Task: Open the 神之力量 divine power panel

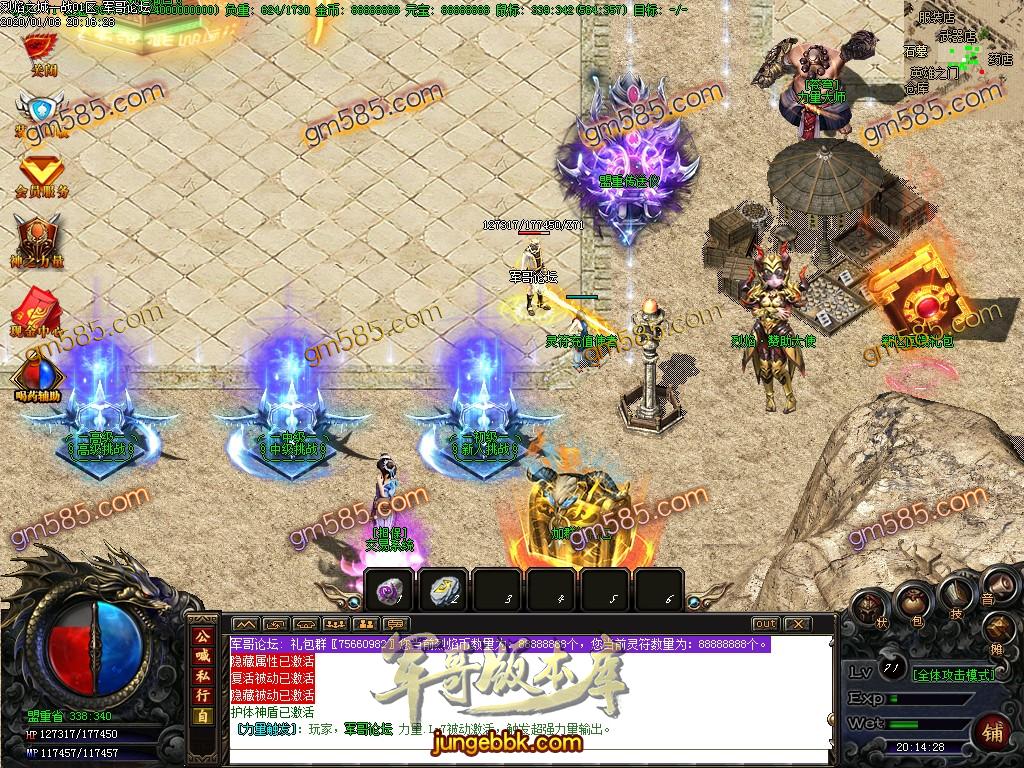Action: [38, 240]
